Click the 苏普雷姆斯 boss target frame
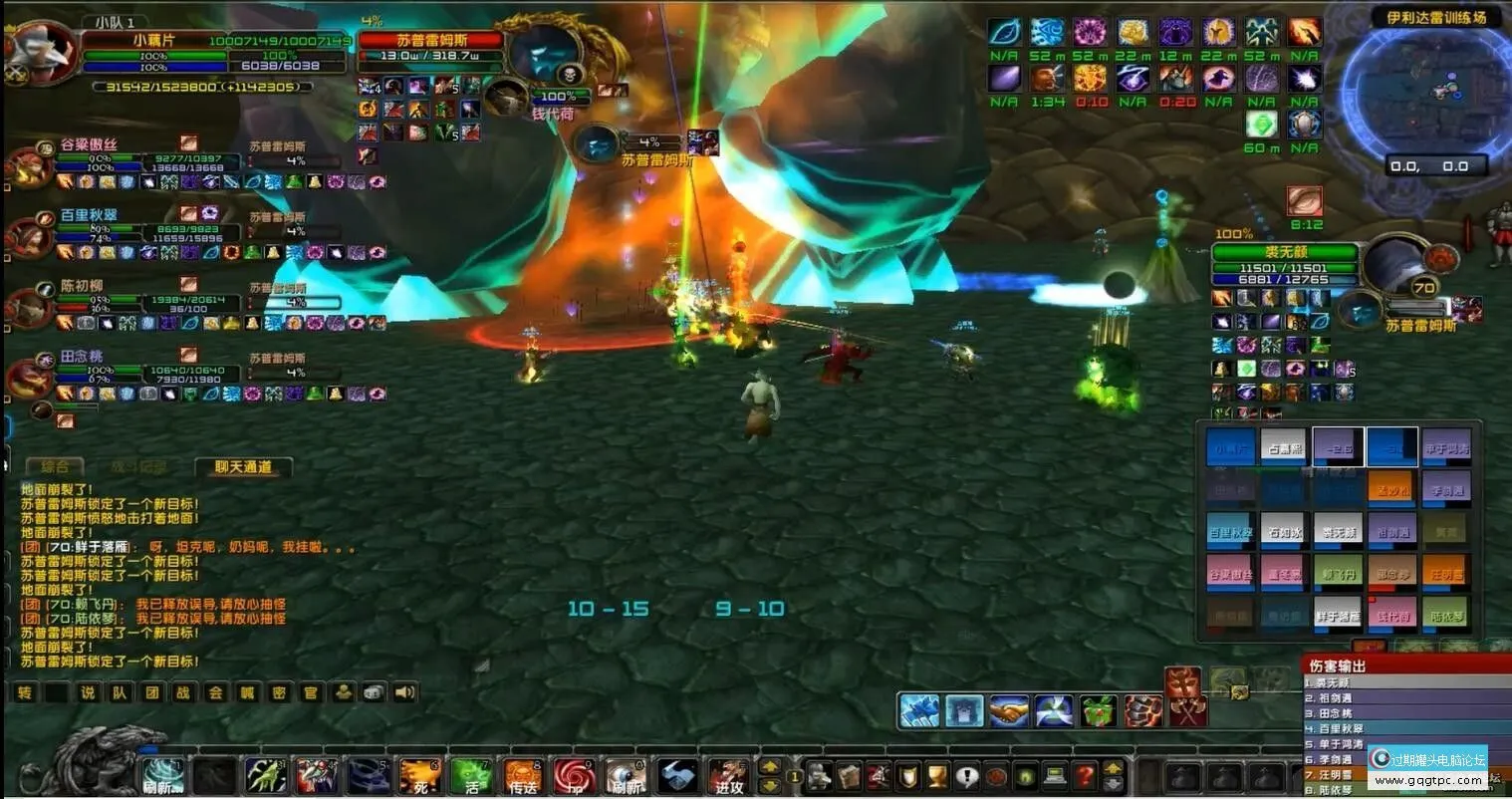Image resolution: width=1512 pixels, height=799 pixels. click(x=432, y=41)
